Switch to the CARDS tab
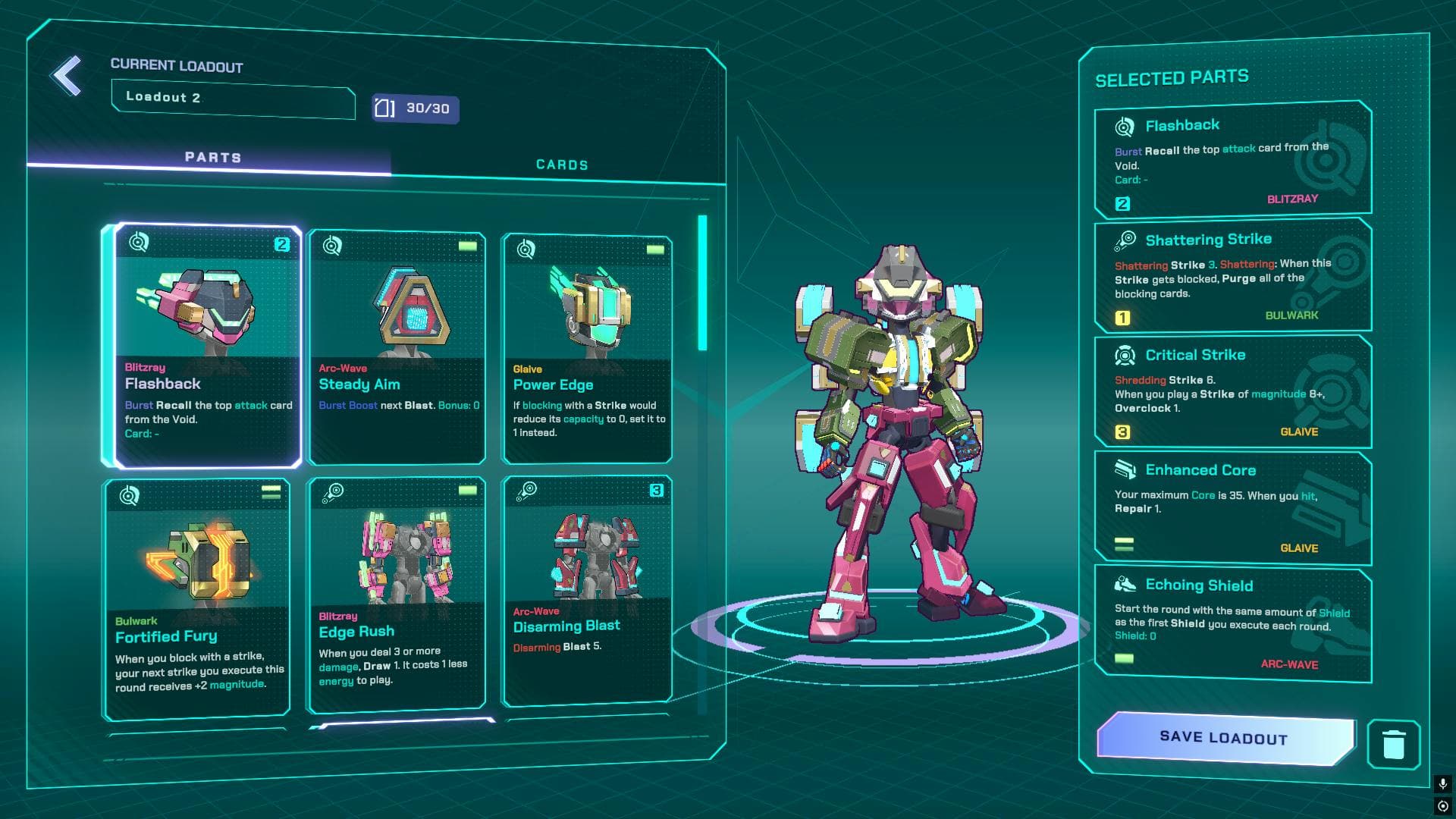1456x819 pixels. tap(562, 164)
